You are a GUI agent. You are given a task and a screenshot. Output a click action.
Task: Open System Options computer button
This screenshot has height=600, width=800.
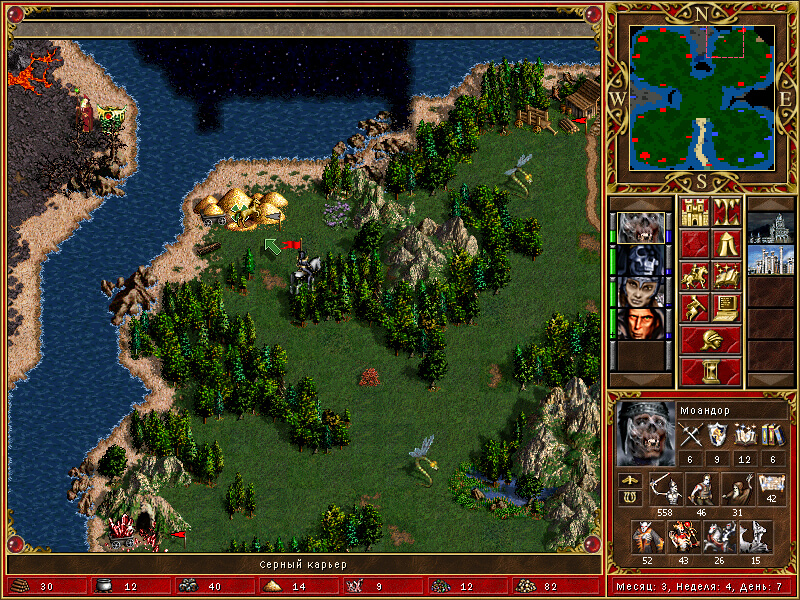click(x=725, y=308)
